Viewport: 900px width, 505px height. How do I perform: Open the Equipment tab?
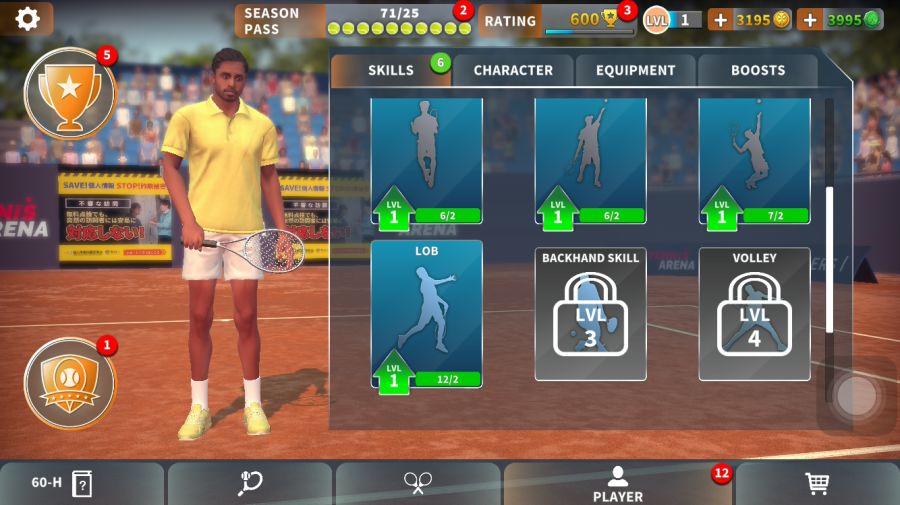635,71
